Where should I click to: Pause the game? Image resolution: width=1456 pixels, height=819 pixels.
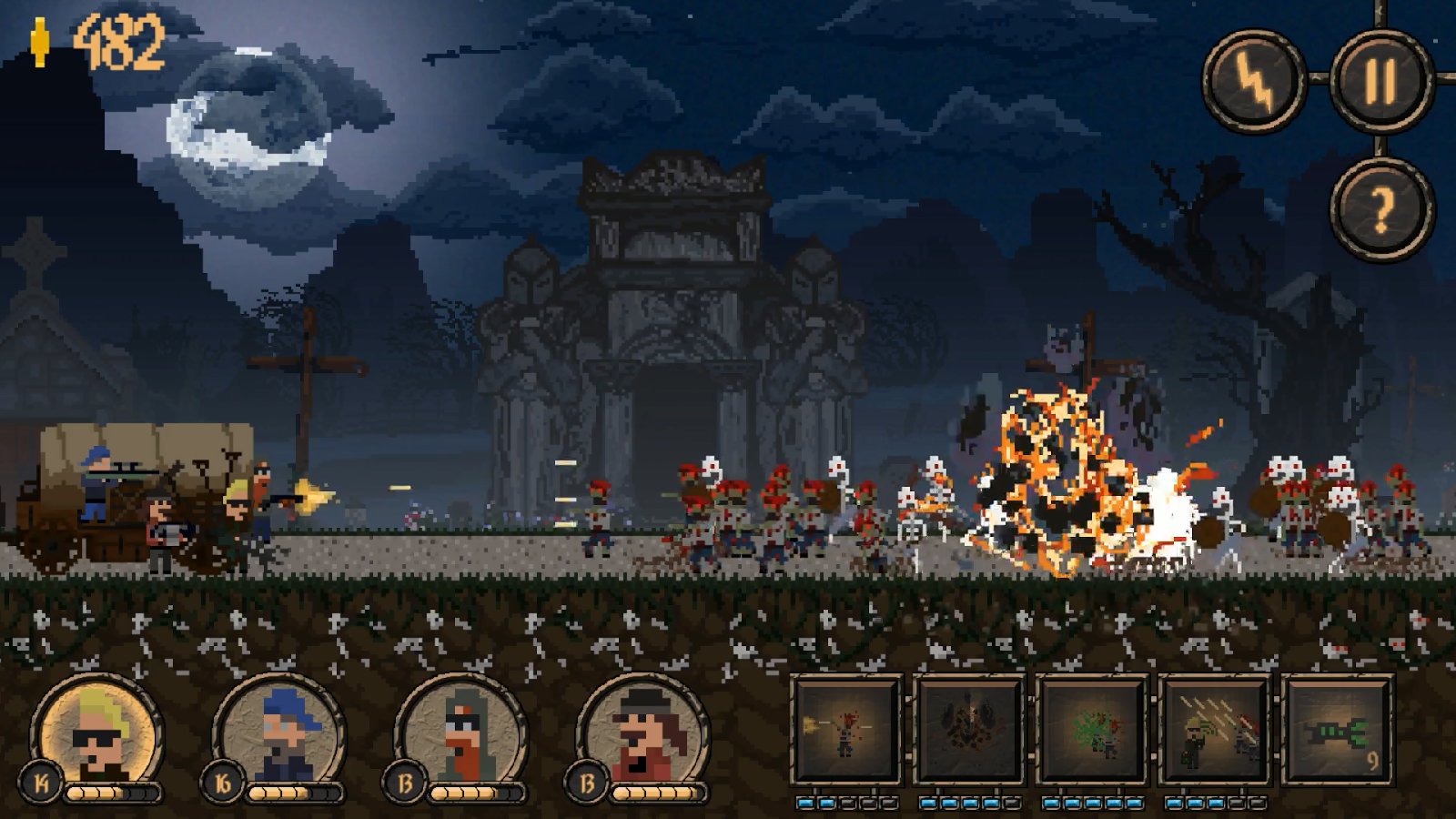pos(1380,80)
